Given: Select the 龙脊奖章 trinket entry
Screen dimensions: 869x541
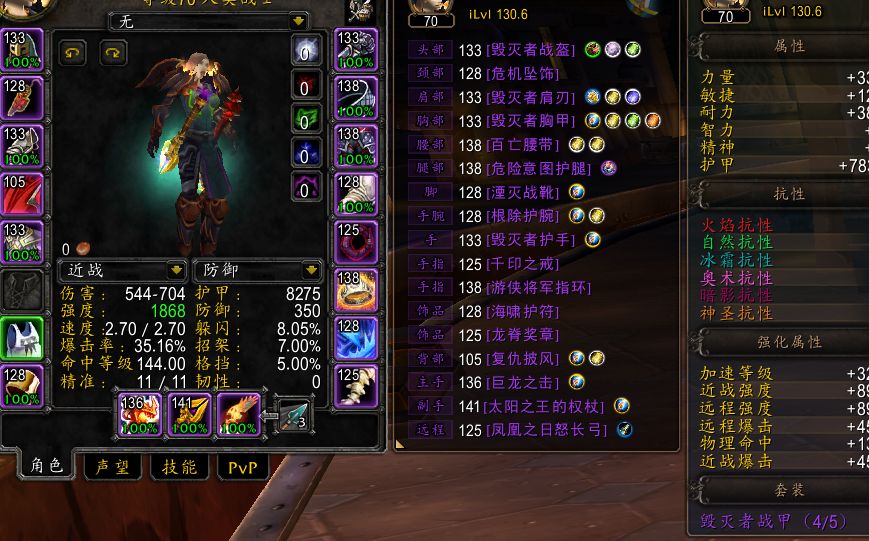Looking at the screenshot, I should pos(523,335).
